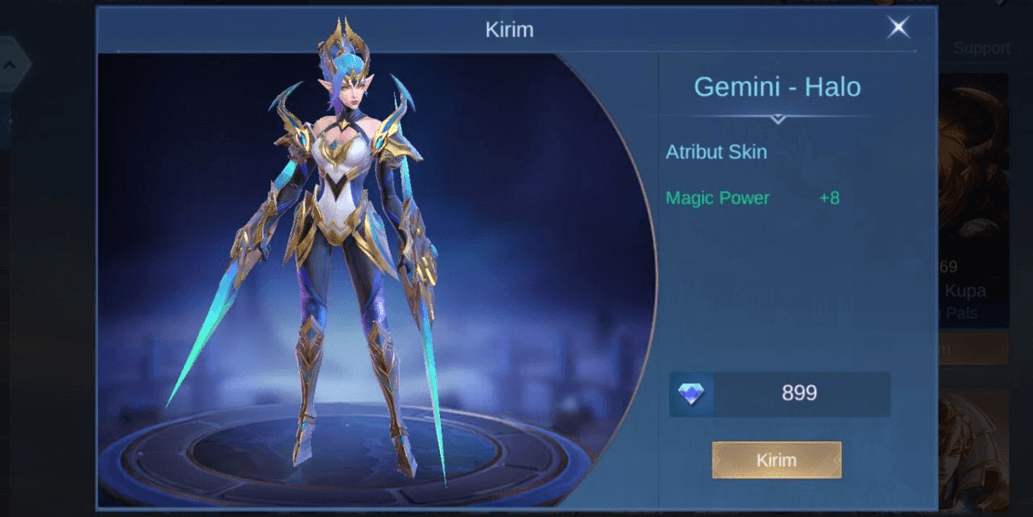Image resolution: width=1033 pixels, height=517 pixels.
Task: Send the skin with the Kirim button
Action: pyautogui.click(x=776, y=460)
